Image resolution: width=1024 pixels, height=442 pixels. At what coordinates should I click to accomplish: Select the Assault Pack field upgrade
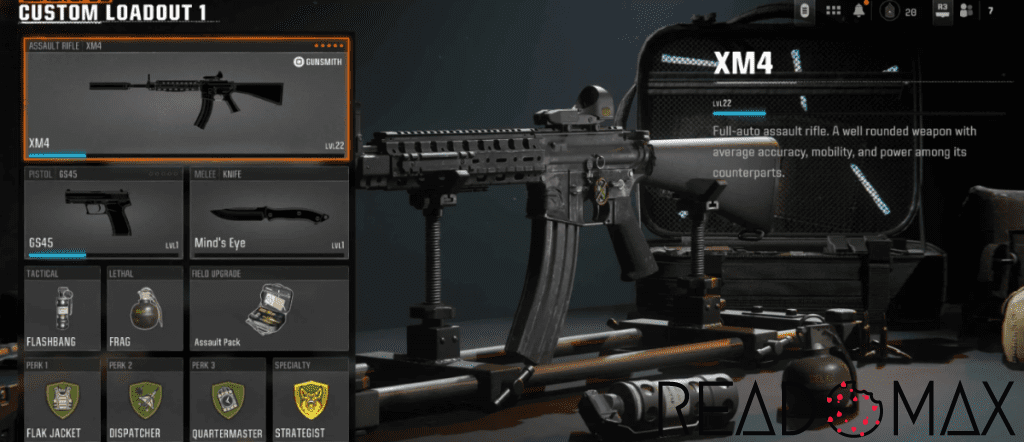click(x=268, y=307)
